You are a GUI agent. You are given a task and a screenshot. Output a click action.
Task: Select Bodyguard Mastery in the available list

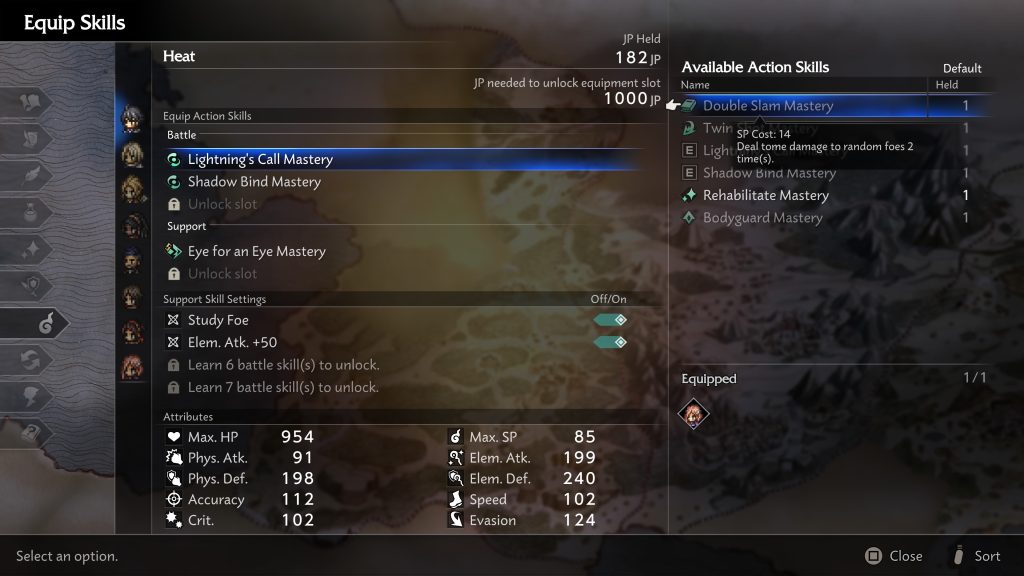coord(762,218)
